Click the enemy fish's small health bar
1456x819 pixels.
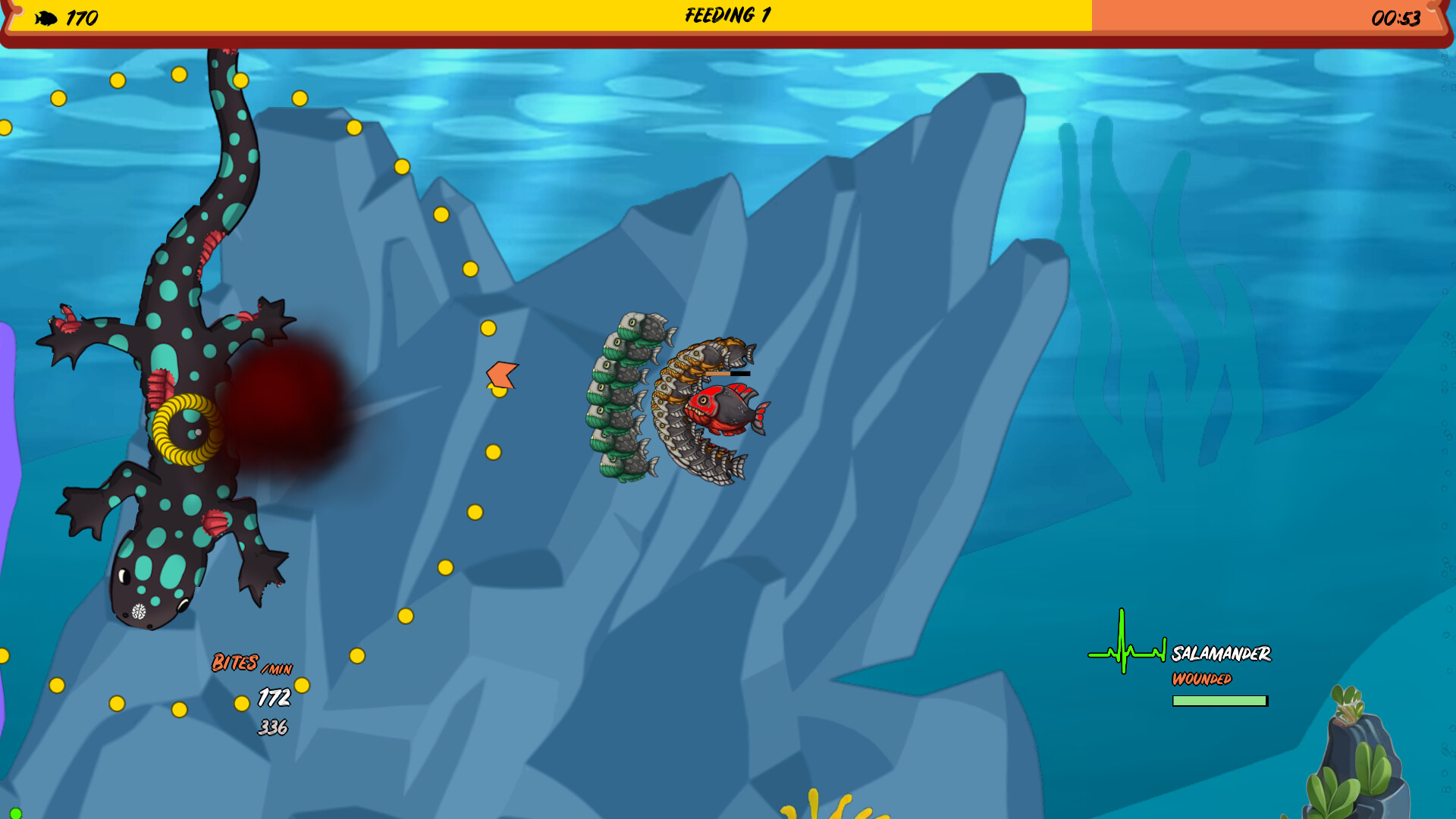[x=730, y=374]
